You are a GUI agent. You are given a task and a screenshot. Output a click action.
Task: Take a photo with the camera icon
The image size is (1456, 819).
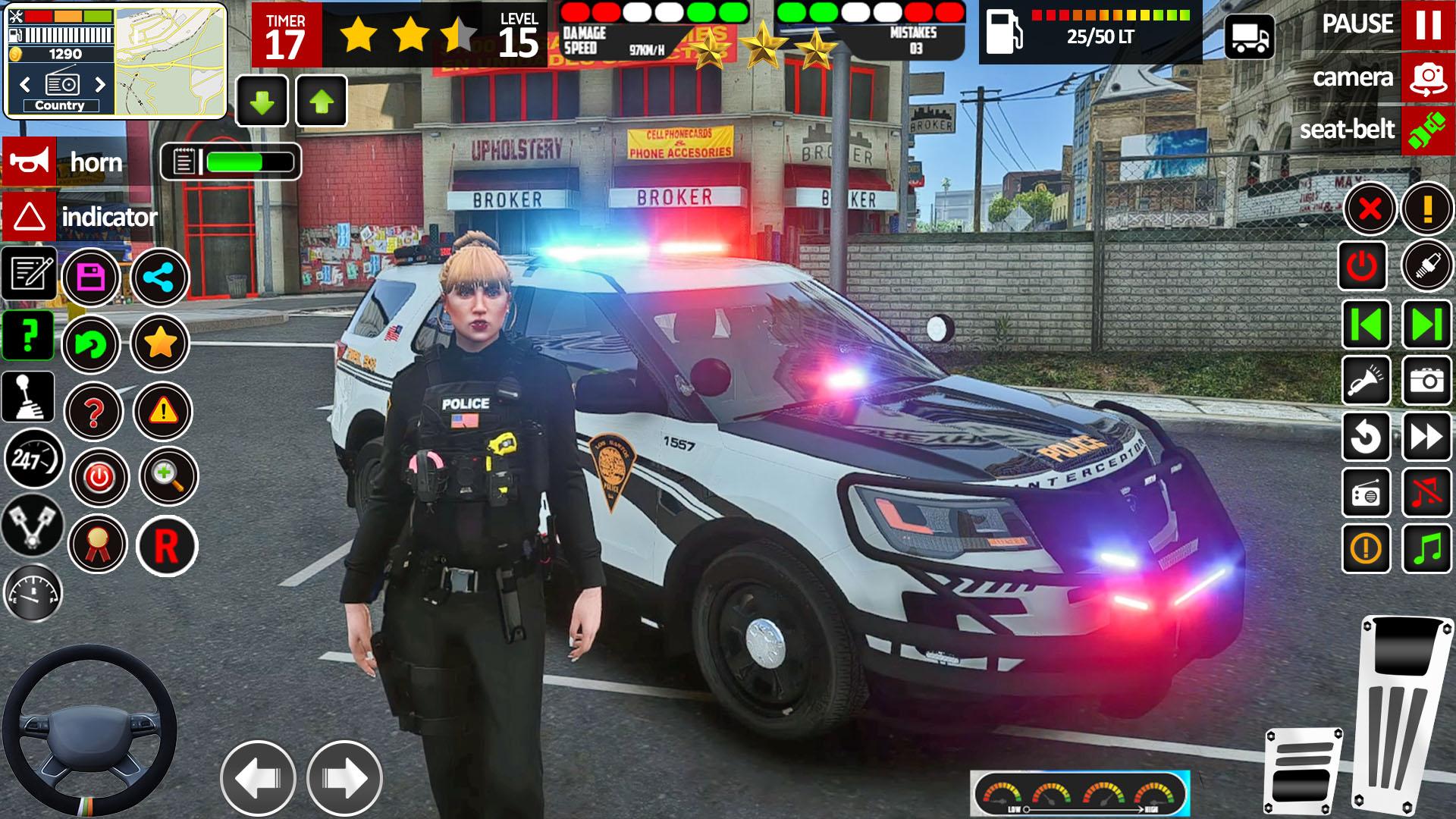[x=1427, y=380]
